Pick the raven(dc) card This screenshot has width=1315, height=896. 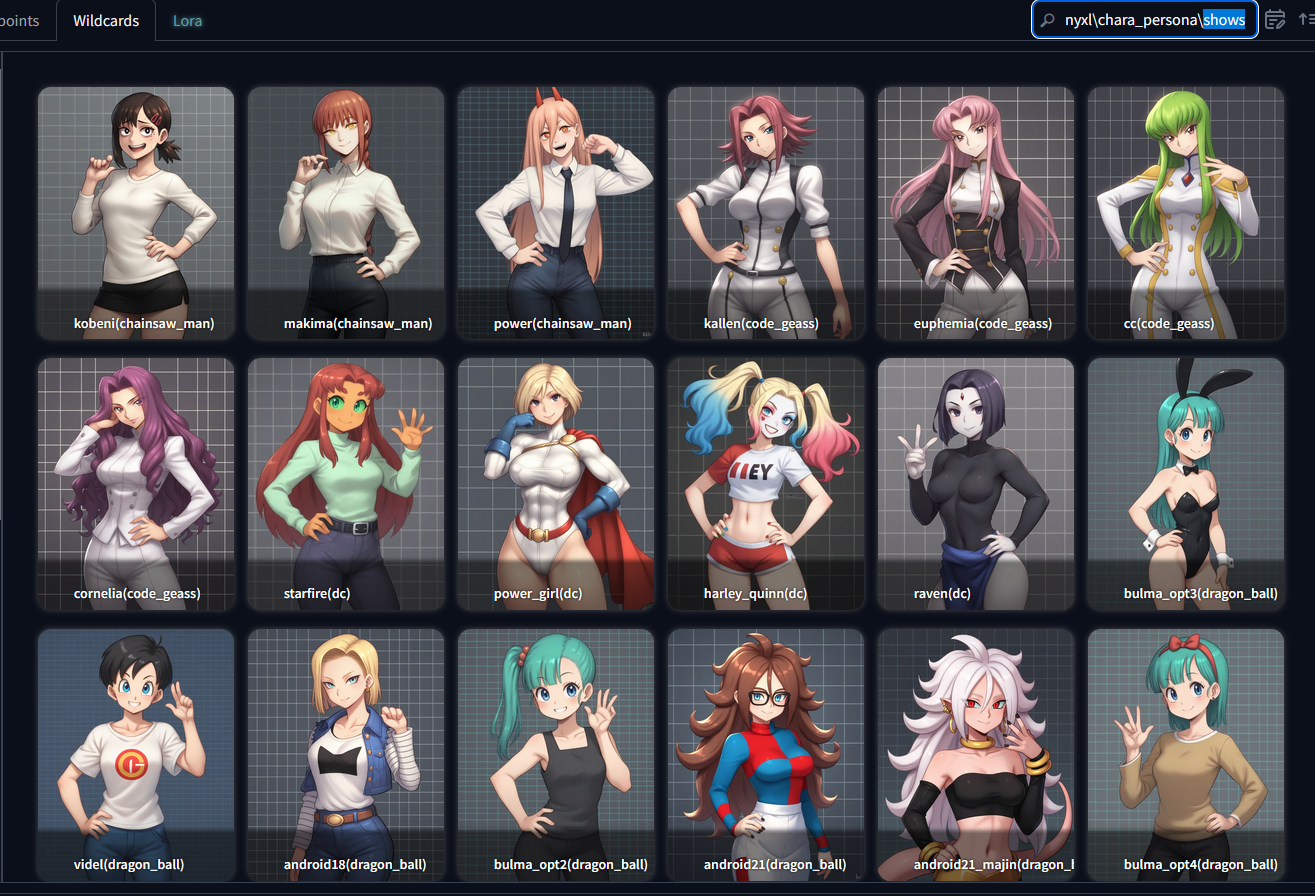pos(976,483)
